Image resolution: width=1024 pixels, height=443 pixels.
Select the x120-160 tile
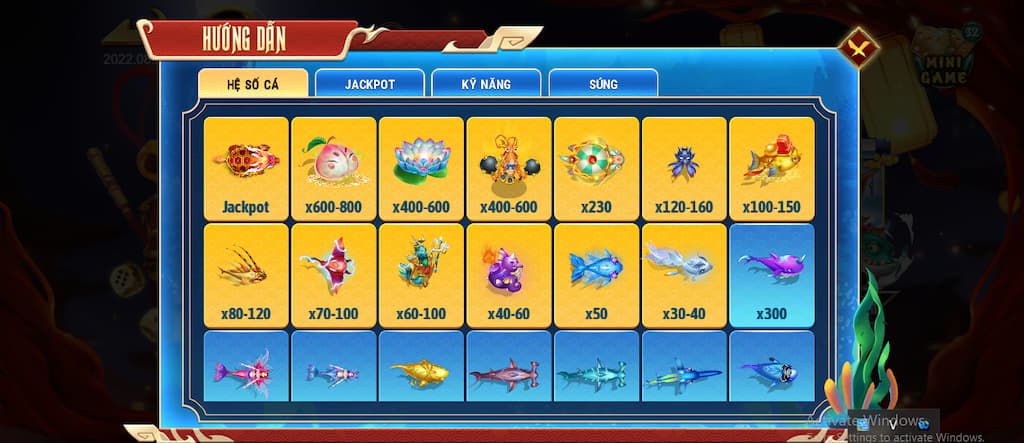pos(684,168)
